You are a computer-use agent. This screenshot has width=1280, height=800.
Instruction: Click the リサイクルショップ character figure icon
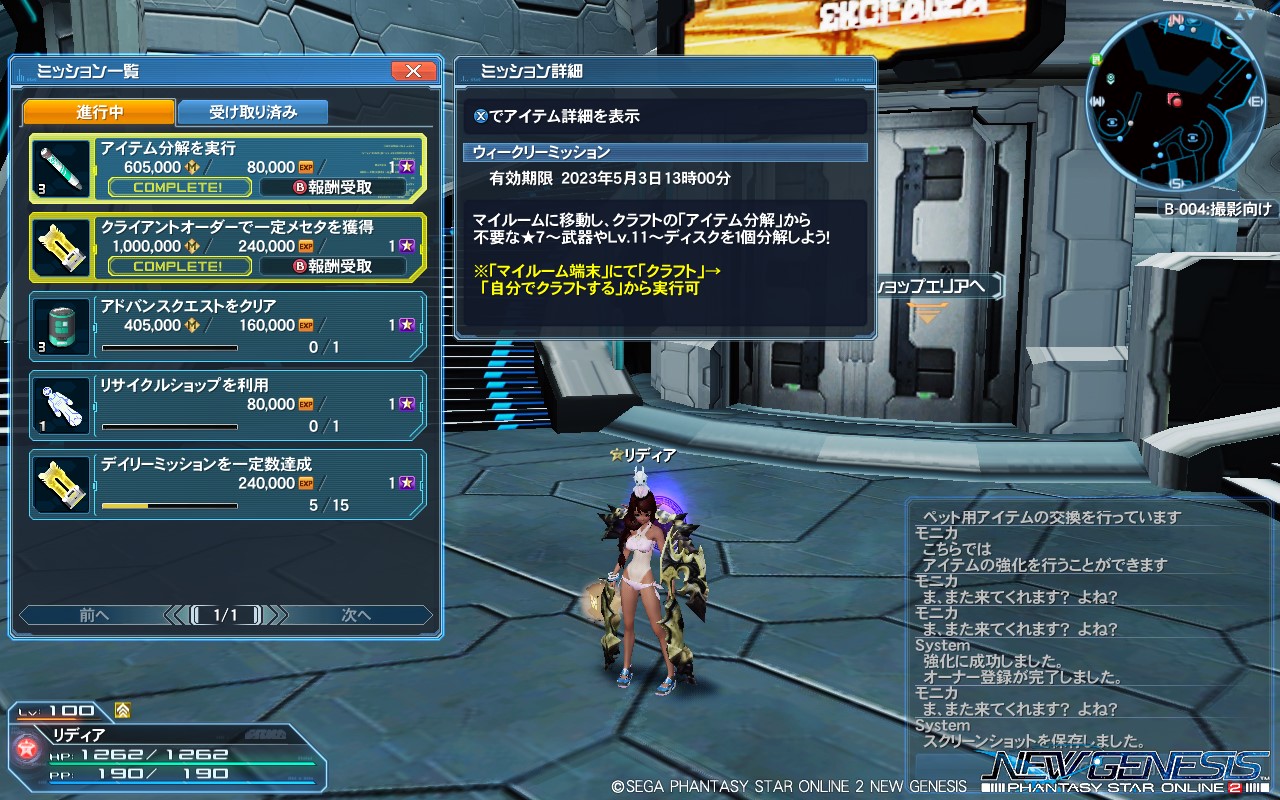coord(60,404)
